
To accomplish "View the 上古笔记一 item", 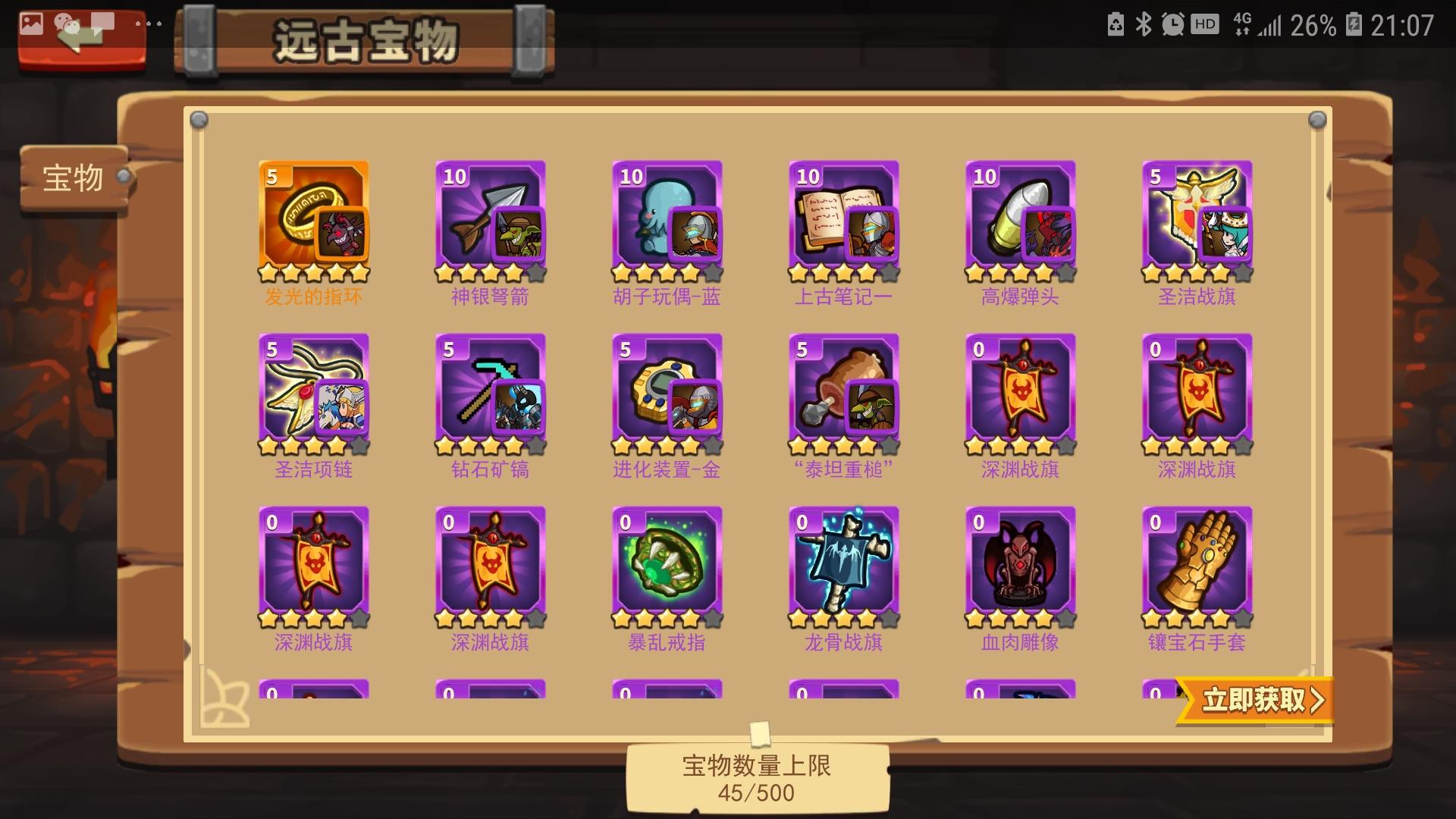I will 843,216.
